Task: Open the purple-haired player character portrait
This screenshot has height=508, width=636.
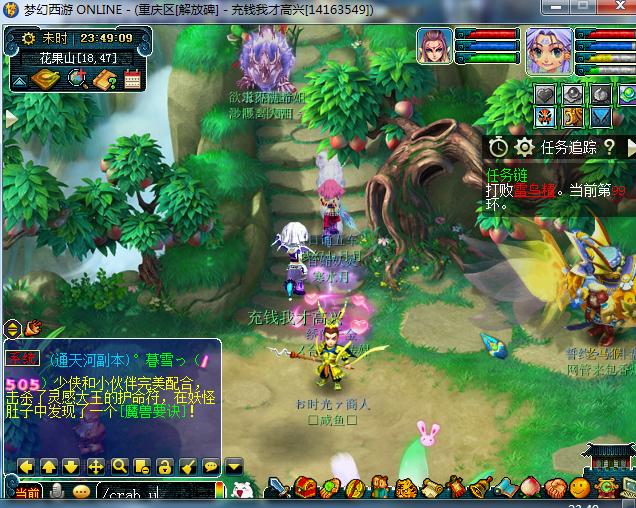Action: click(548, 52)
